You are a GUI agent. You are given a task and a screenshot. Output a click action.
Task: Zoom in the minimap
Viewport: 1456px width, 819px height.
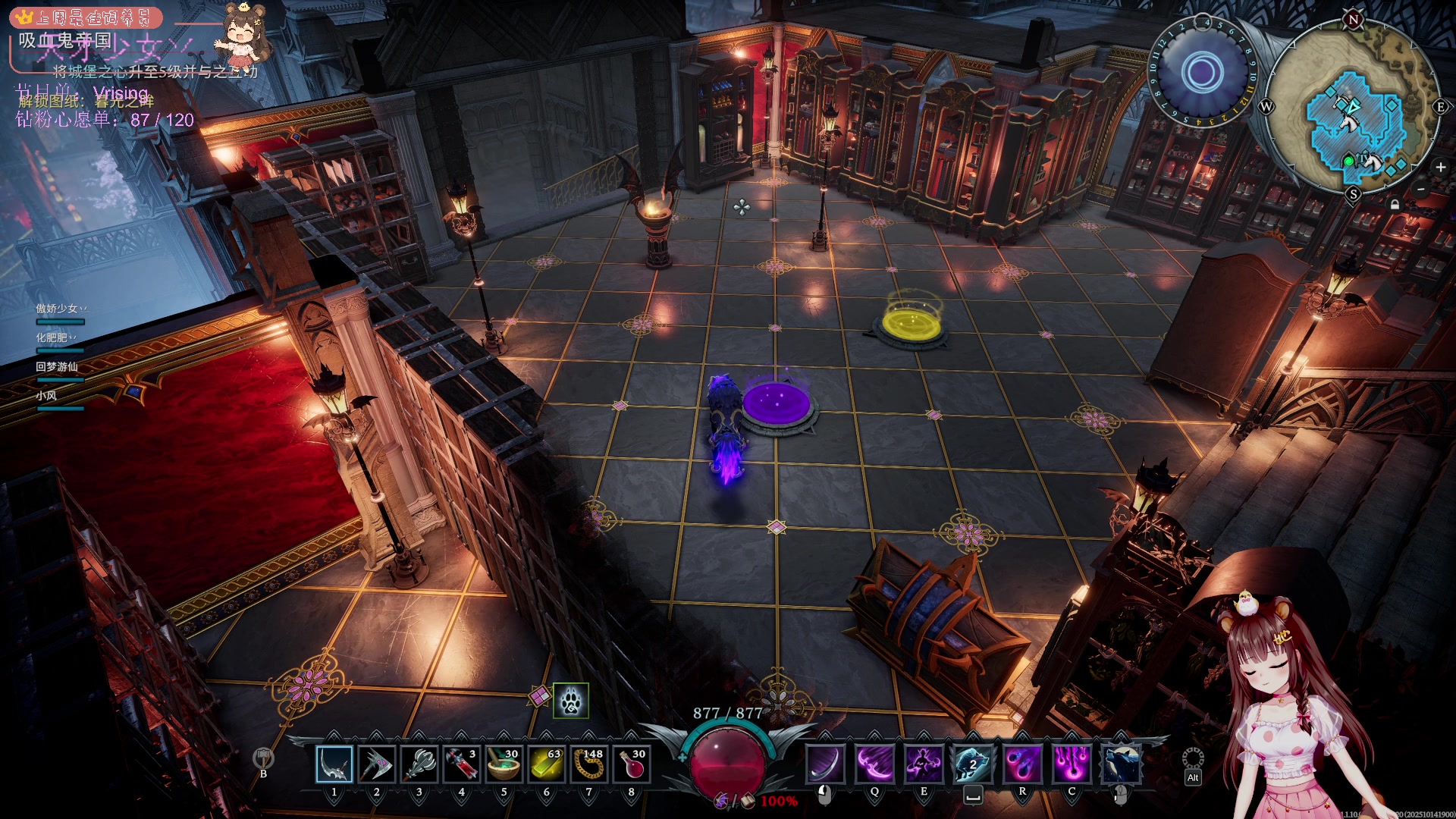[1440, 168]
